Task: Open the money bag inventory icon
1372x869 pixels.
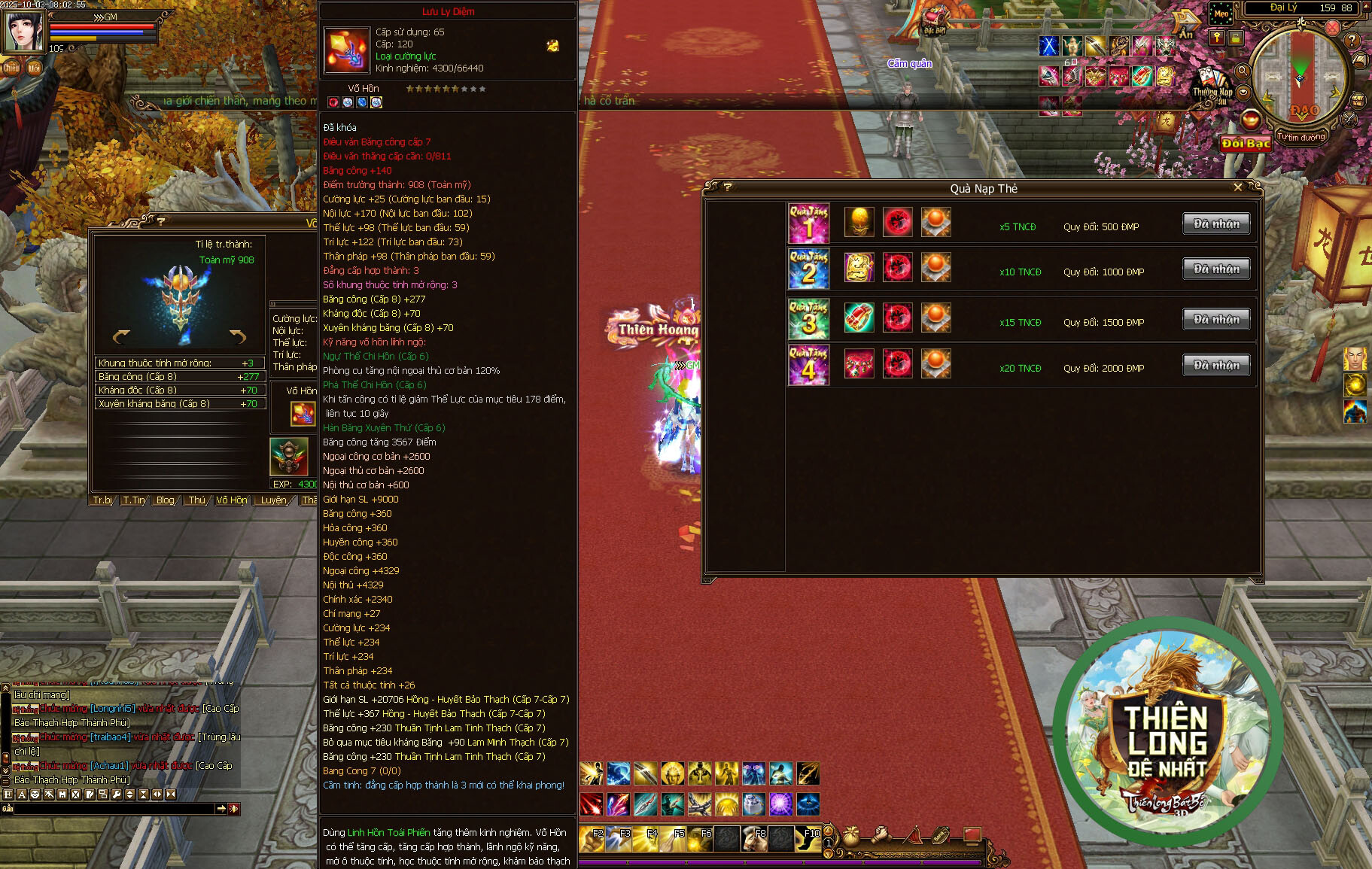Action: point(851,835)
